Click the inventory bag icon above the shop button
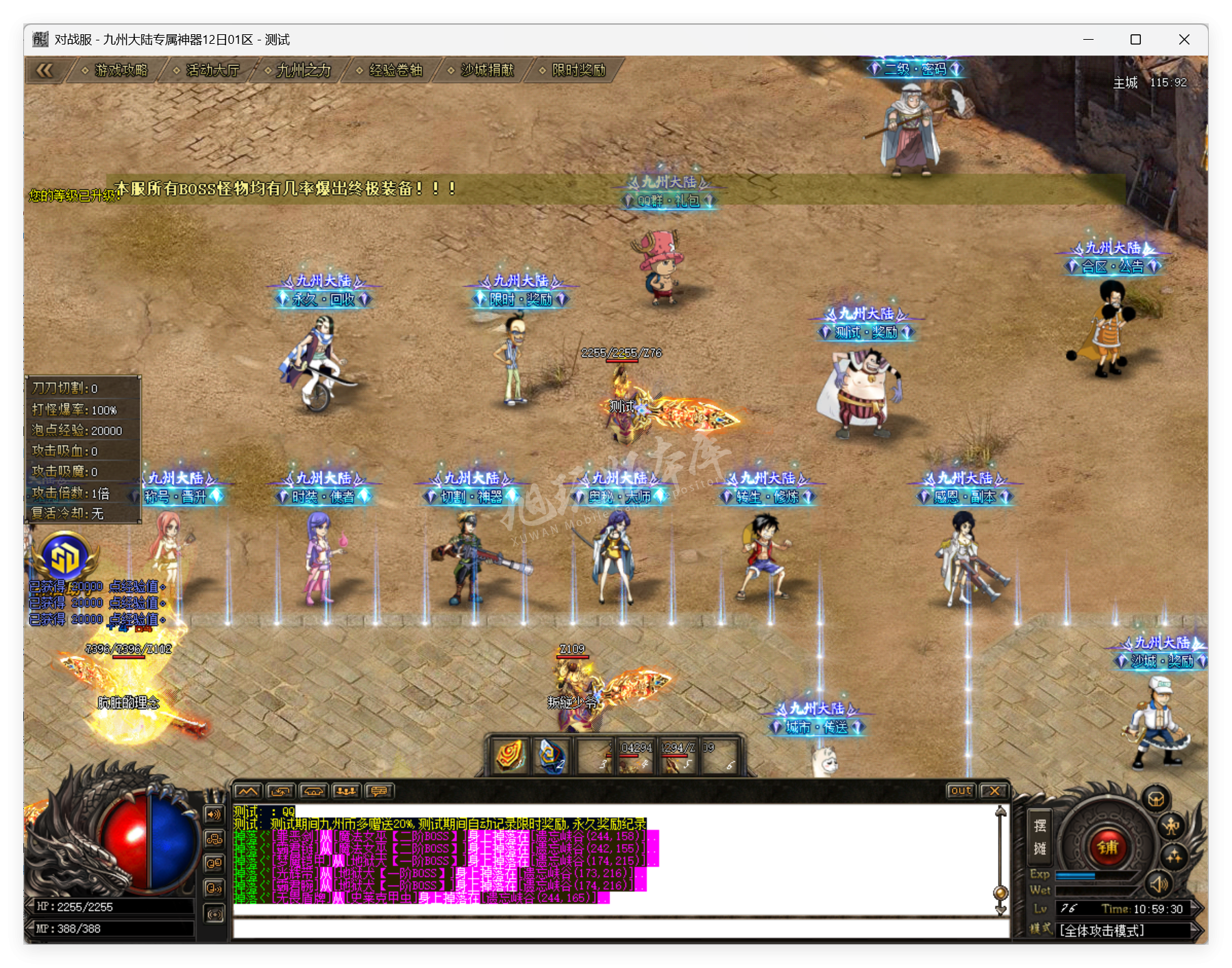The height and width of the screenshot is (968, 1232). [1156, 799]
